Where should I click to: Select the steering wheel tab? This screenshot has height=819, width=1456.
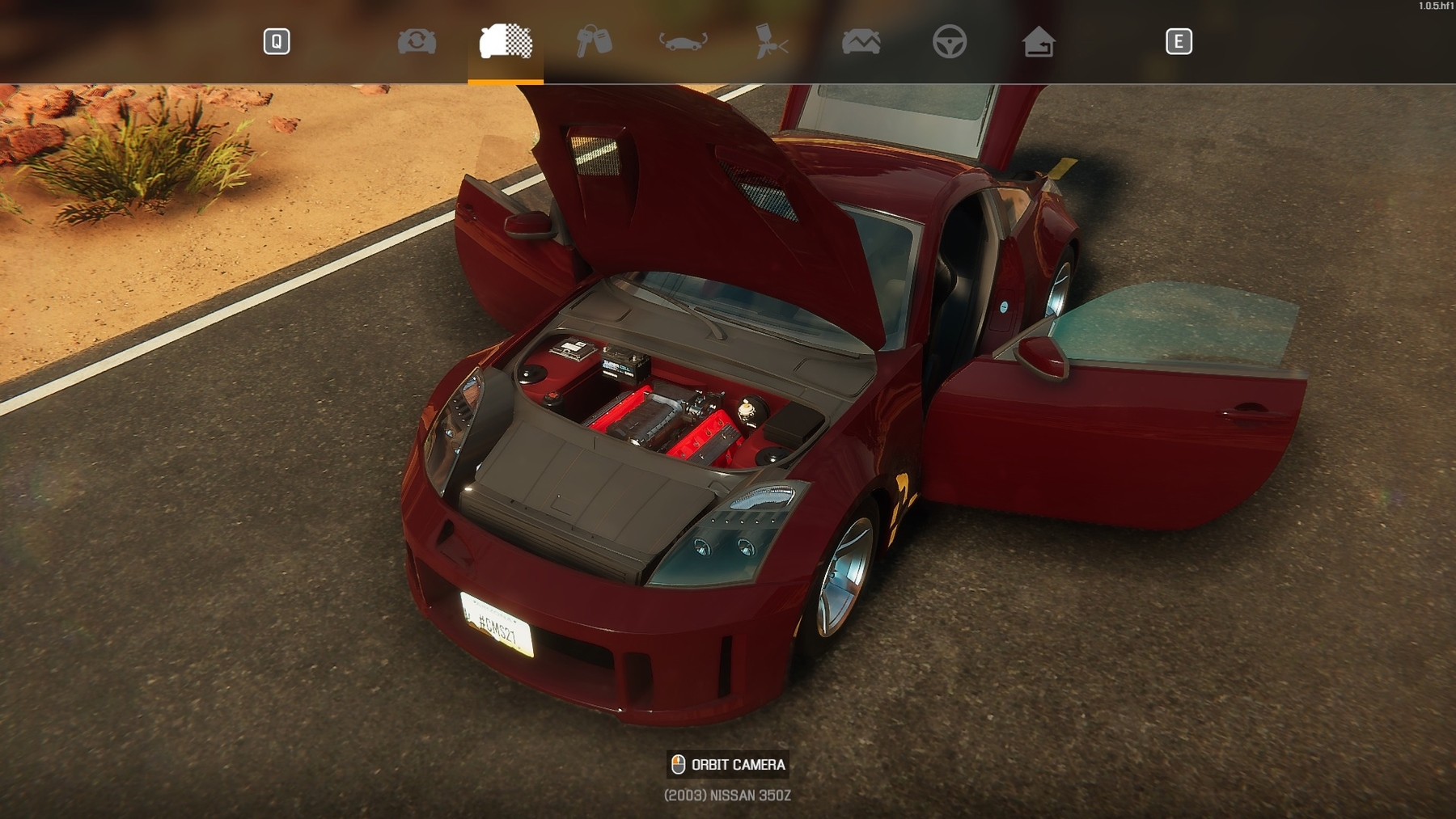coord(949,41)
